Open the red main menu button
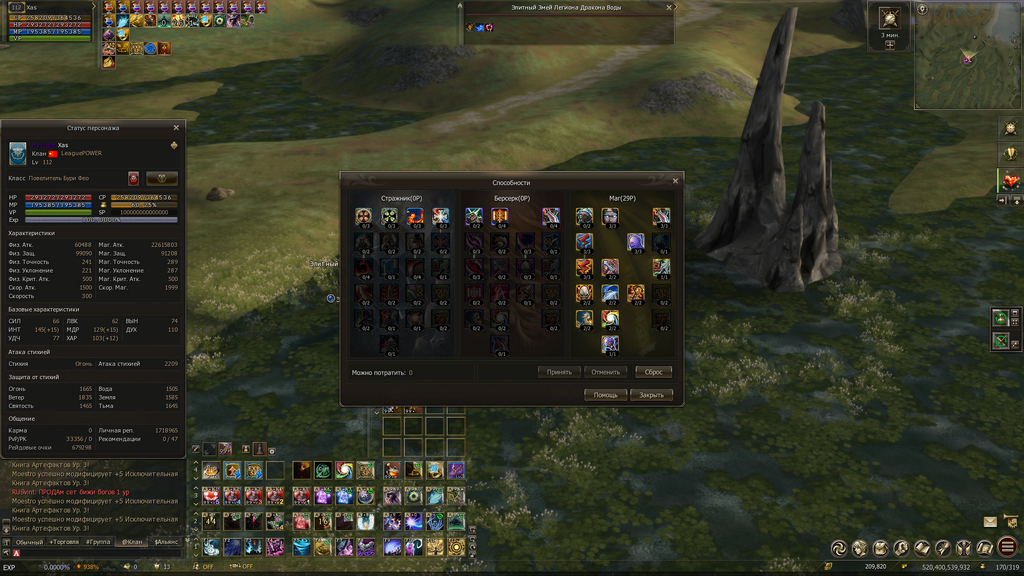Viewport: 1024px width, 576px height. point(1006,547)
